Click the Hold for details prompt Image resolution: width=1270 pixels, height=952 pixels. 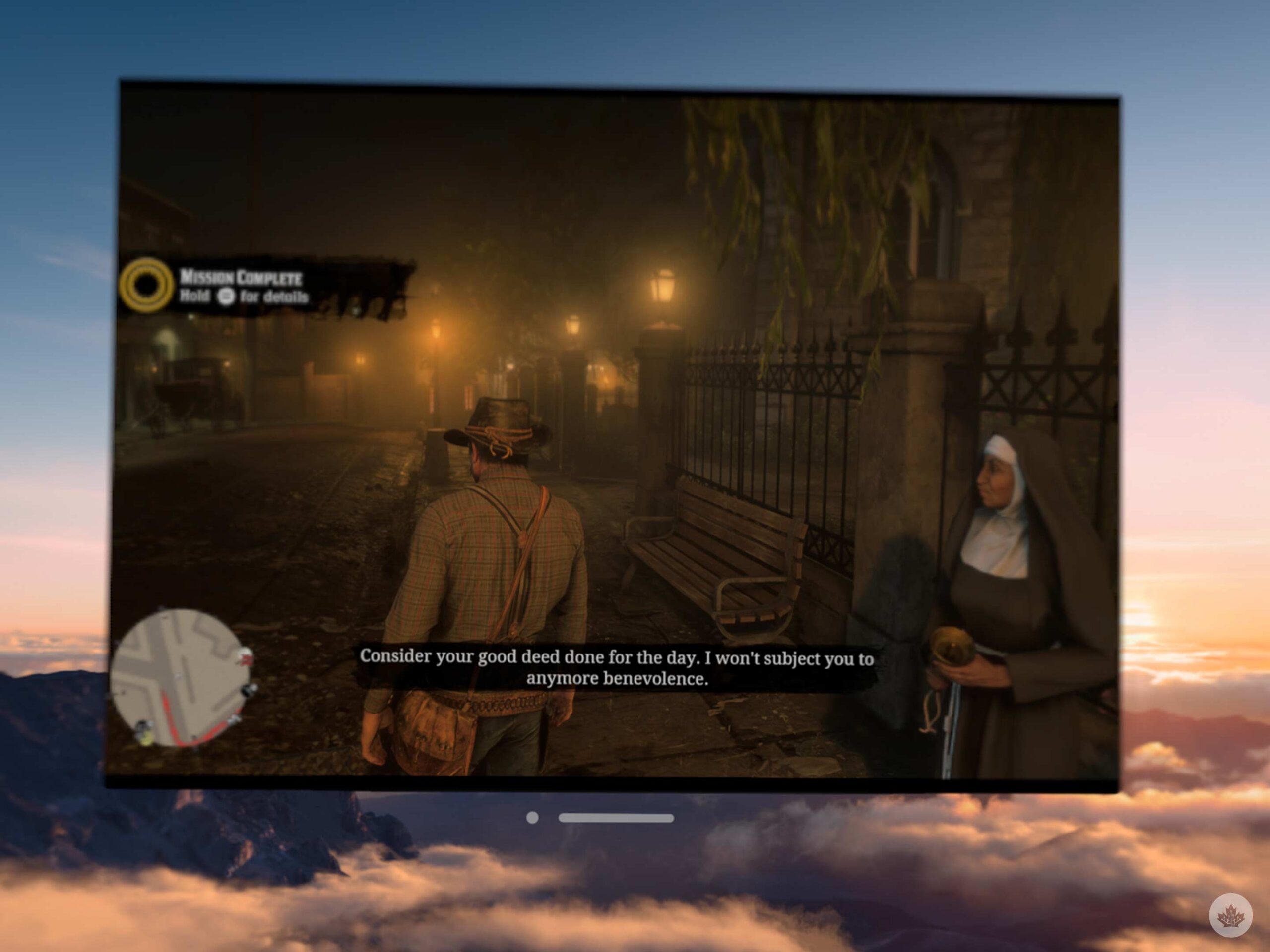pyautogui.click(x=247, y=297)
